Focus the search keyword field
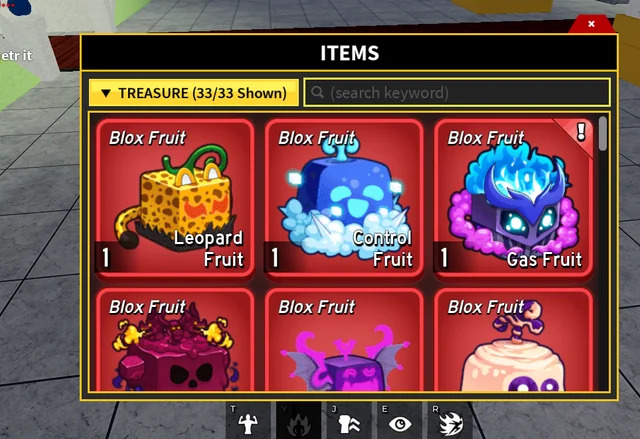640x439 pixels. point(457,93)
